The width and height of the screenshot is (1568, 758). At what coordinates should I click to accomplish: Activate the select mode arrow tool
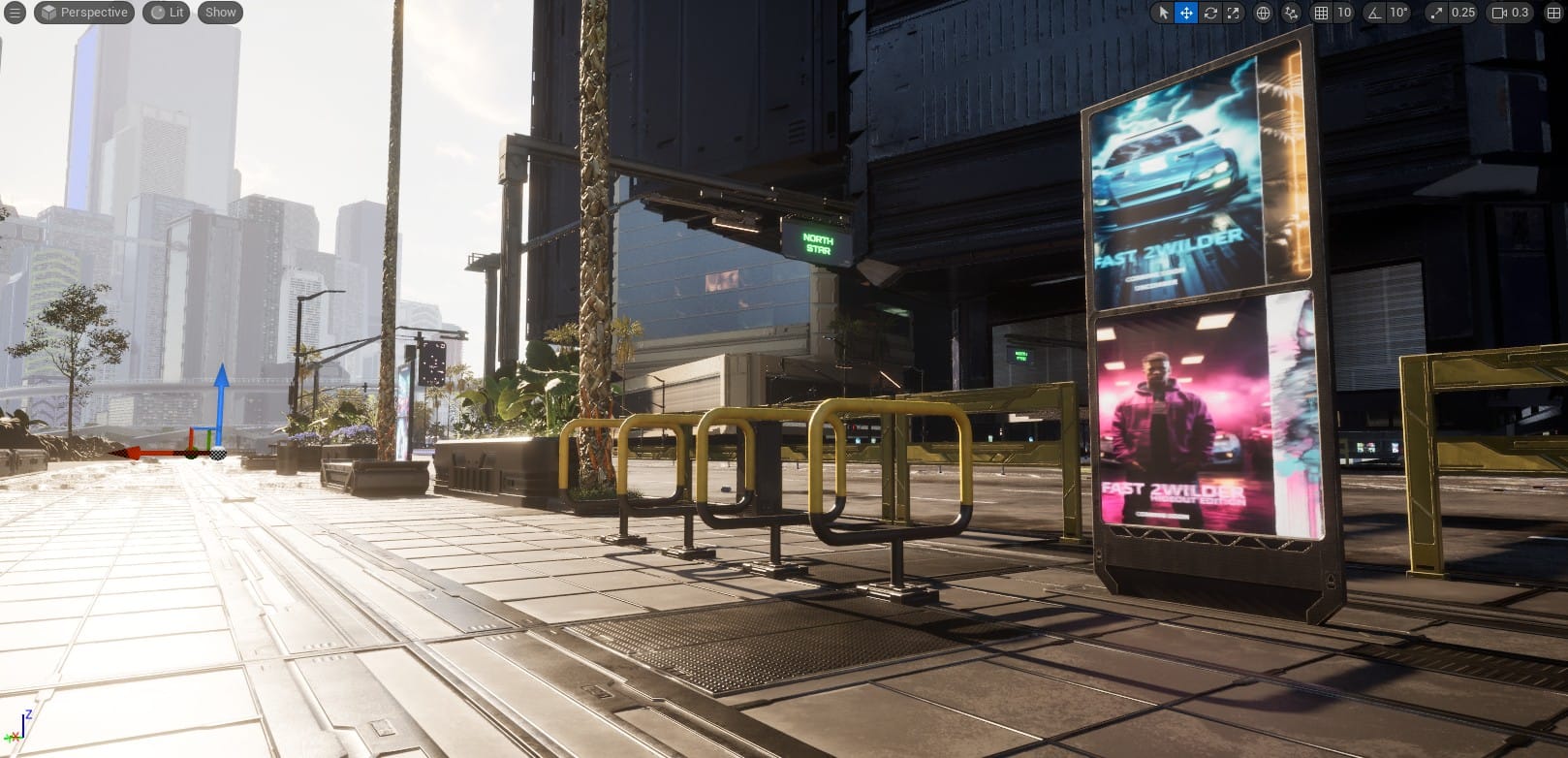[x=1164, y=13]
